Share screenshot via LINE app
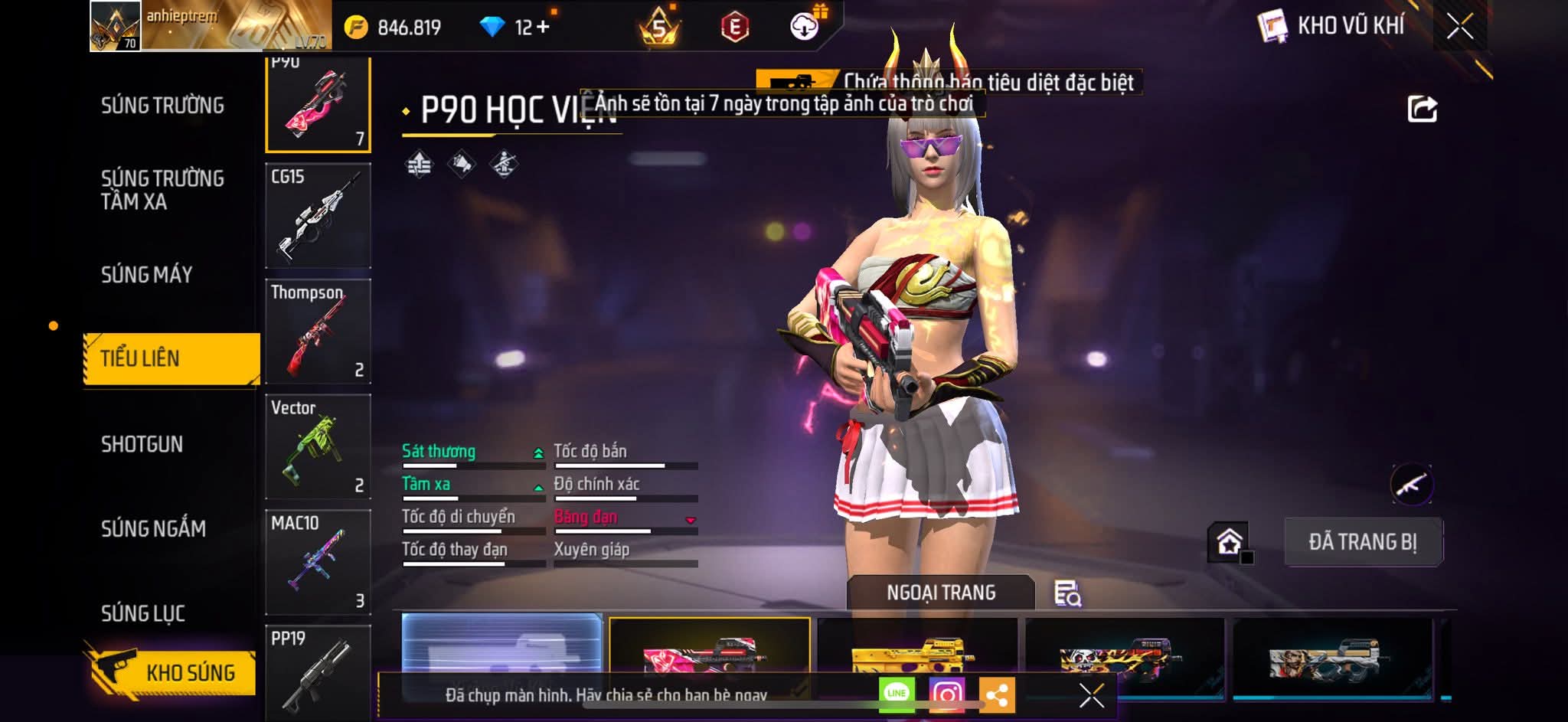1568x722 pixels. (897, 694)
